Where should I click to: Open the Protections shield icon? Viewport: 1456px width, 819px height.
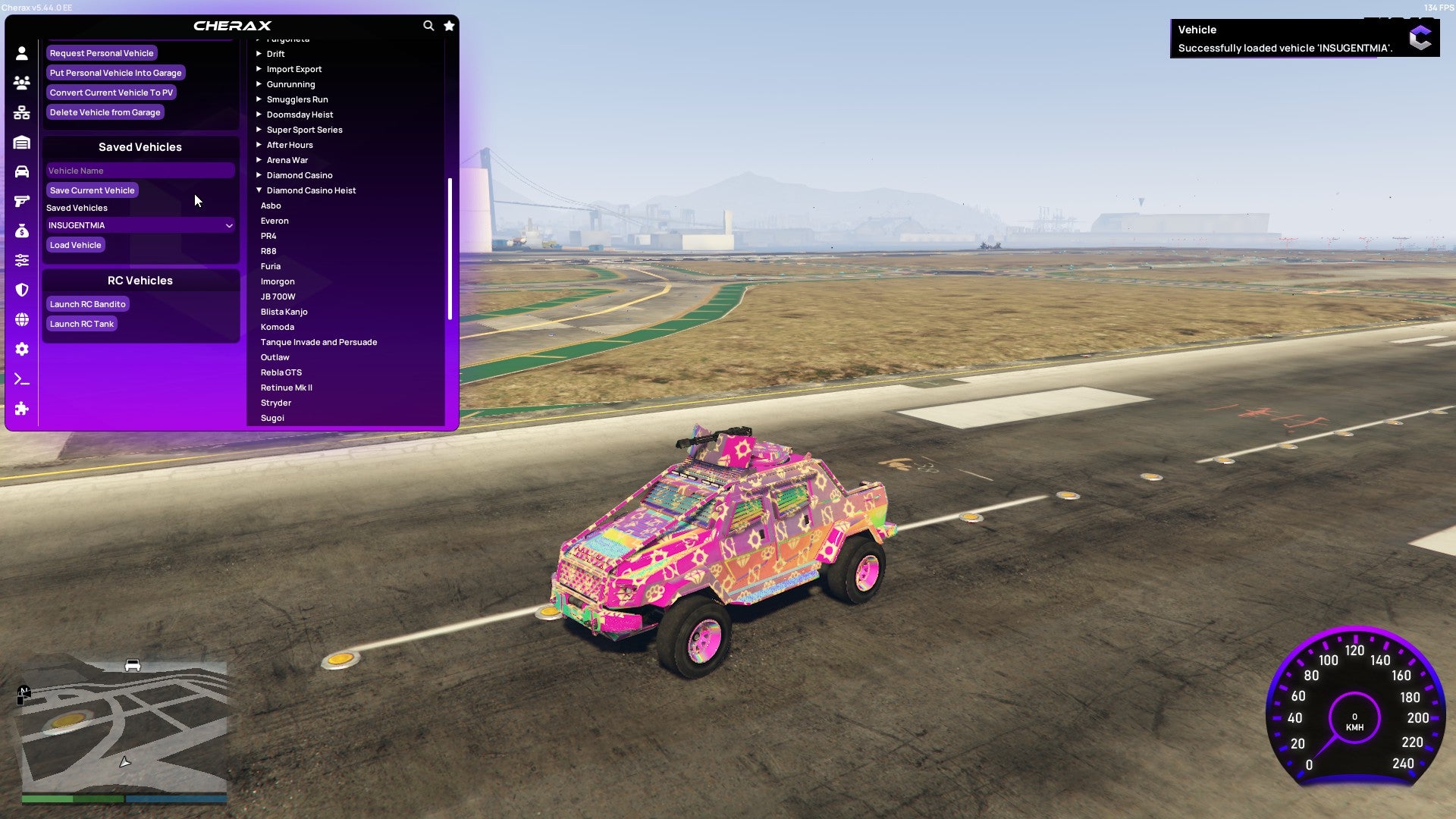click(22, 290)
